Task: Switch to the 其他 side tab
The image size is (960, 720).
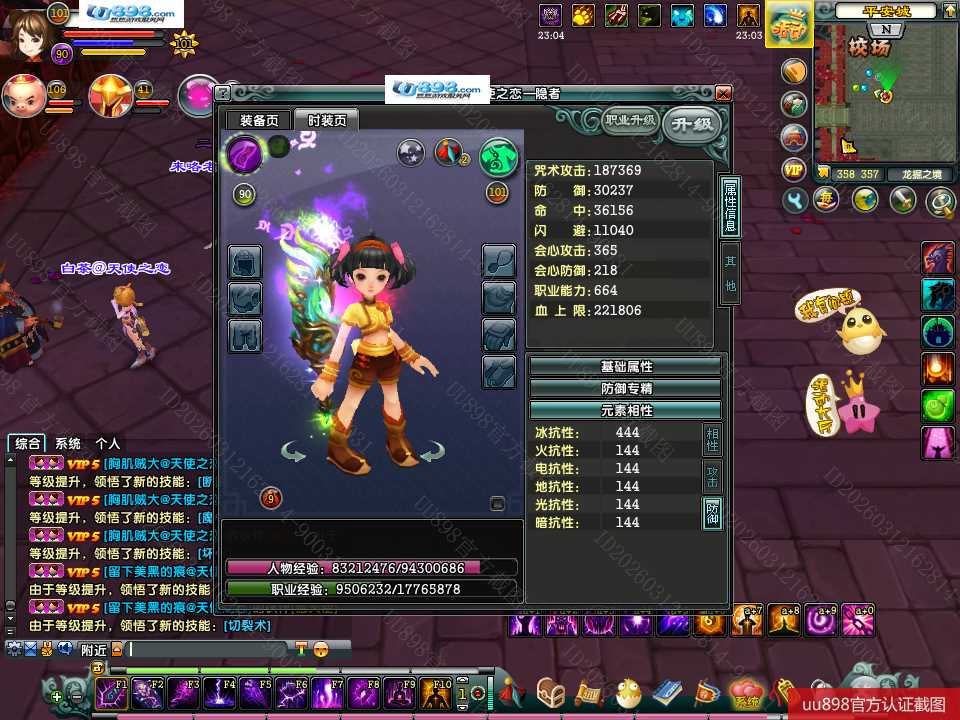Action: coord(731,272)
